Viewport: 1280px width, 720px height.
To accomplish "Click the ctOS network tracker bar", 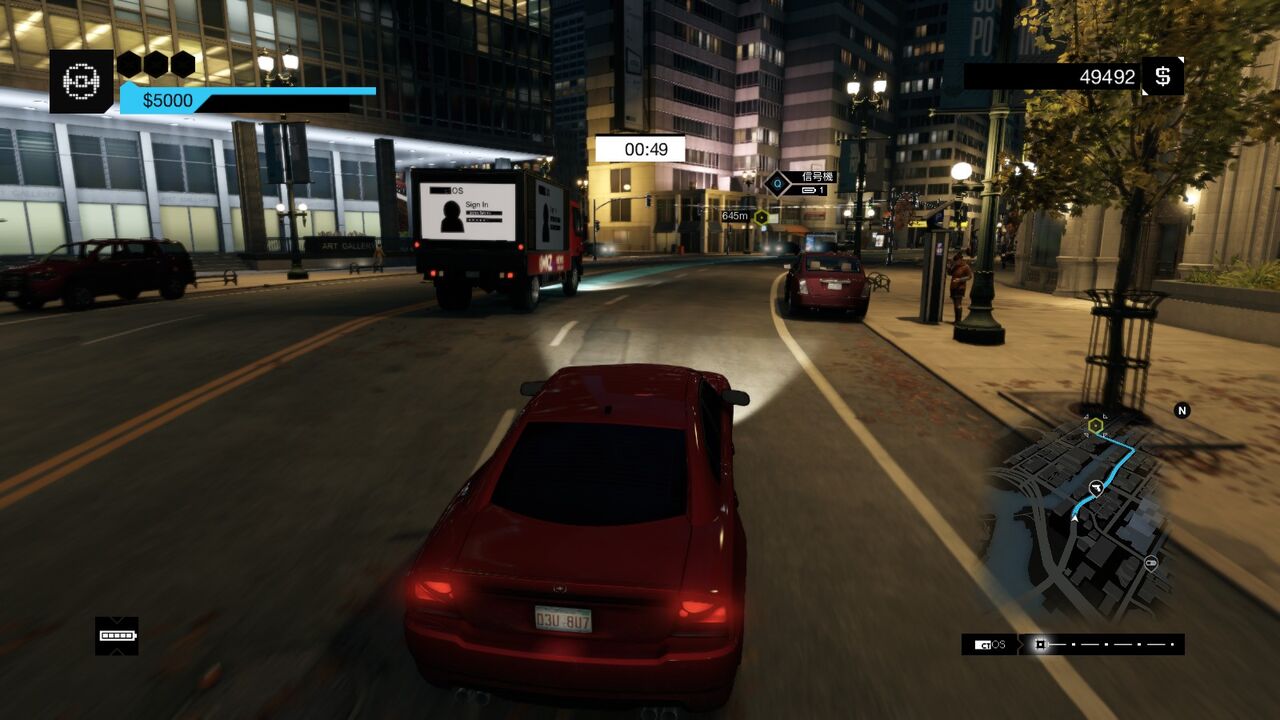I will point(1073,645).
